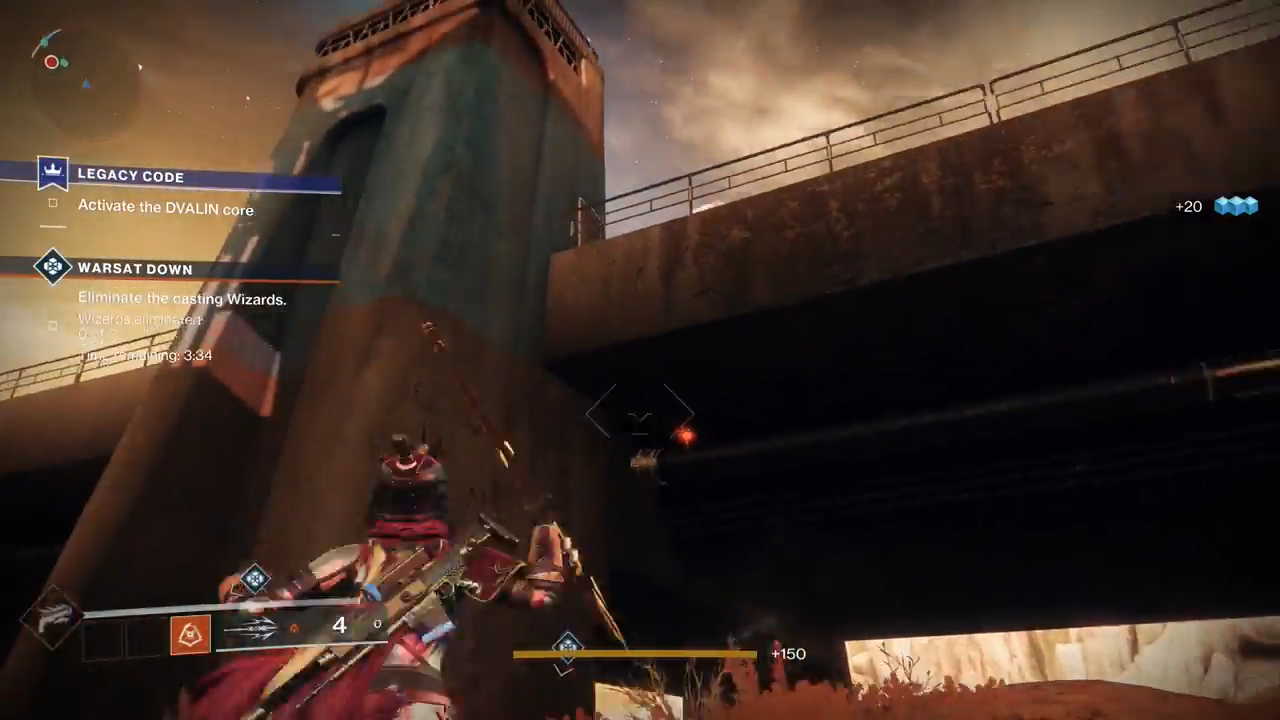Open the Warsat Down public event tracker
This screenshot has width=1280, height=720.
point(135,269)
